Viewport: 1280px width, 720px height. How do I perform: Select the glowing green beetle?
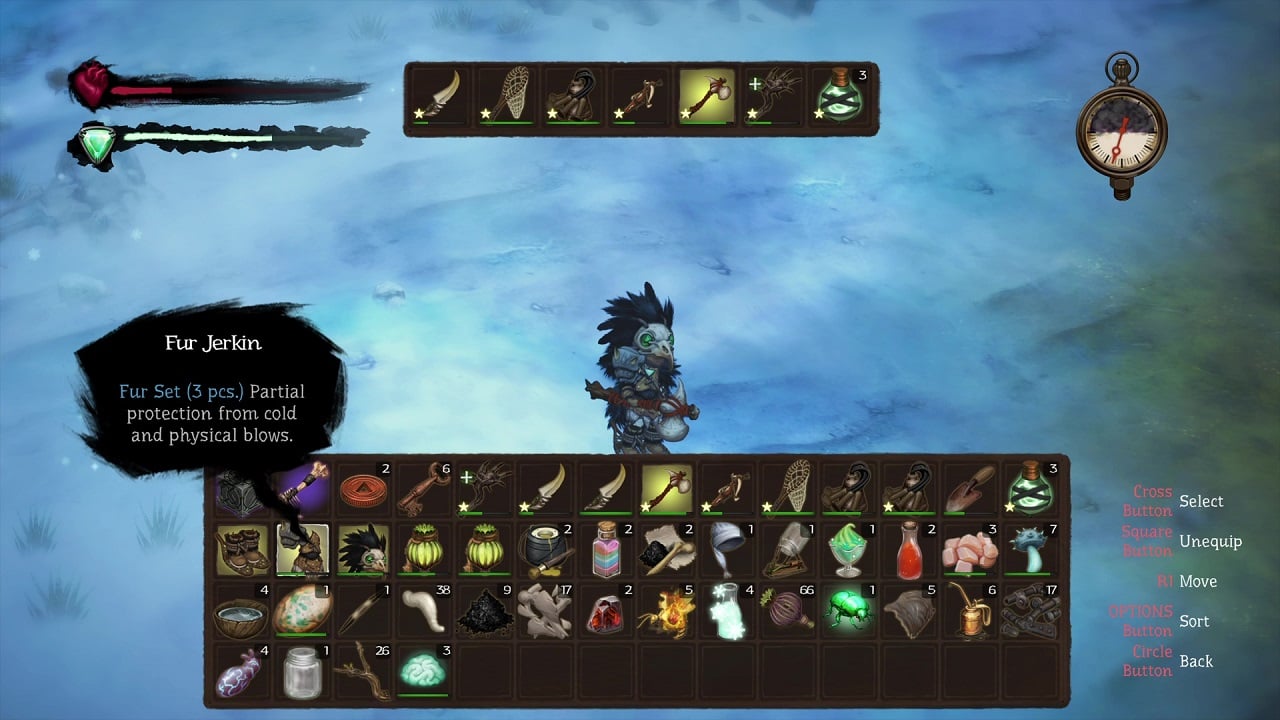(849, 611)
